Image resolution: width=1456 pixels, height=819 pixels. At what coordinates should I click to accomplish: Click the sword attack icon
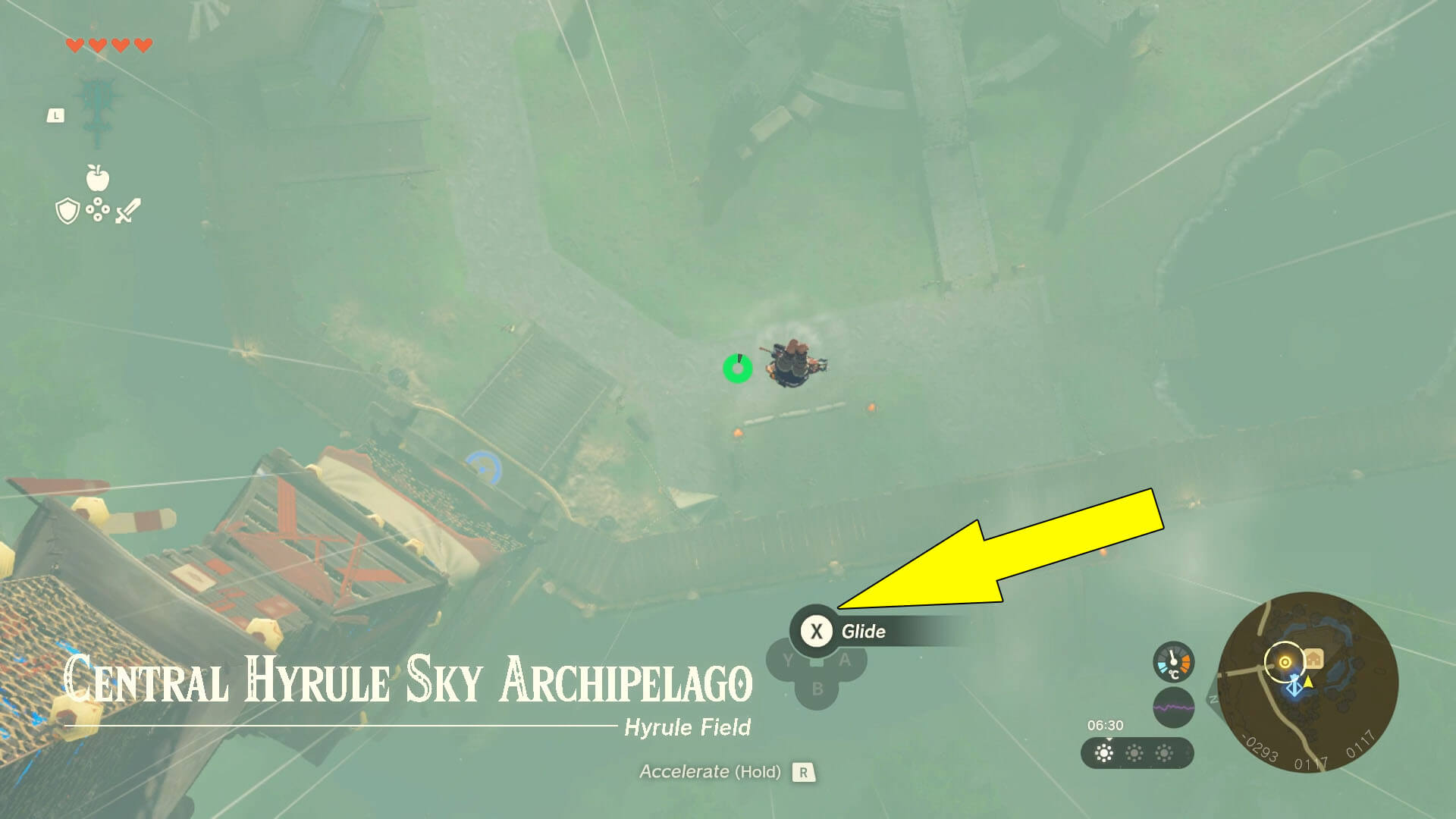[x=128, y=210]
